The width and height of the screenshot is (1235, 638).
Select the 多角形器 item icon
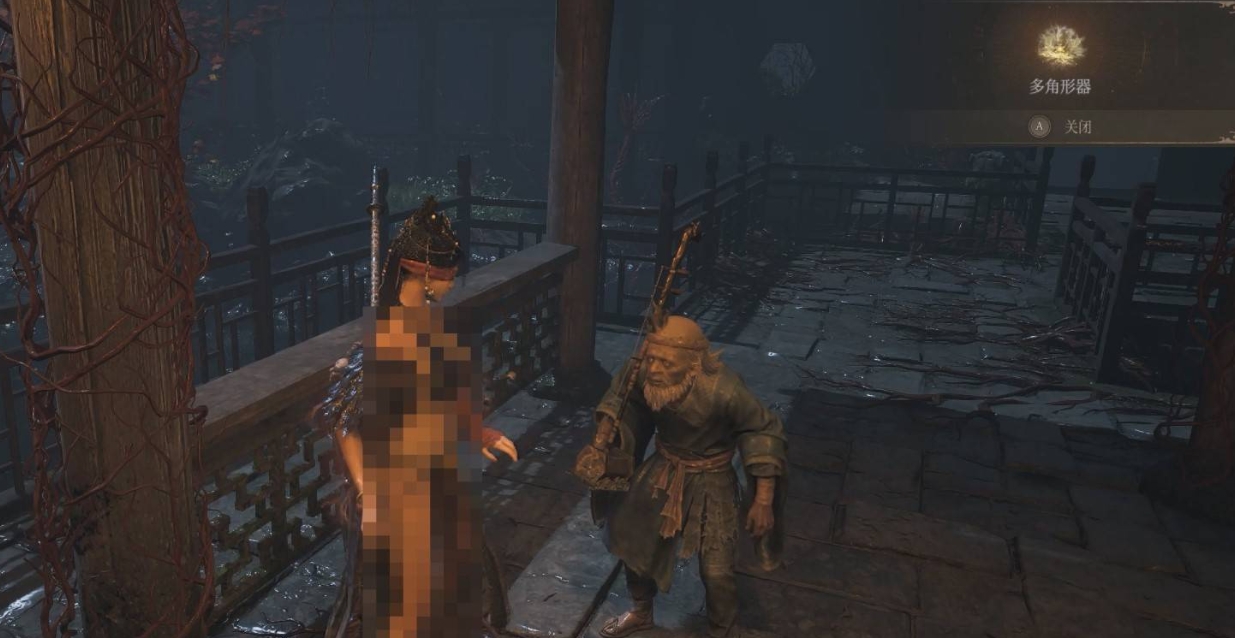pos(1061,44)
